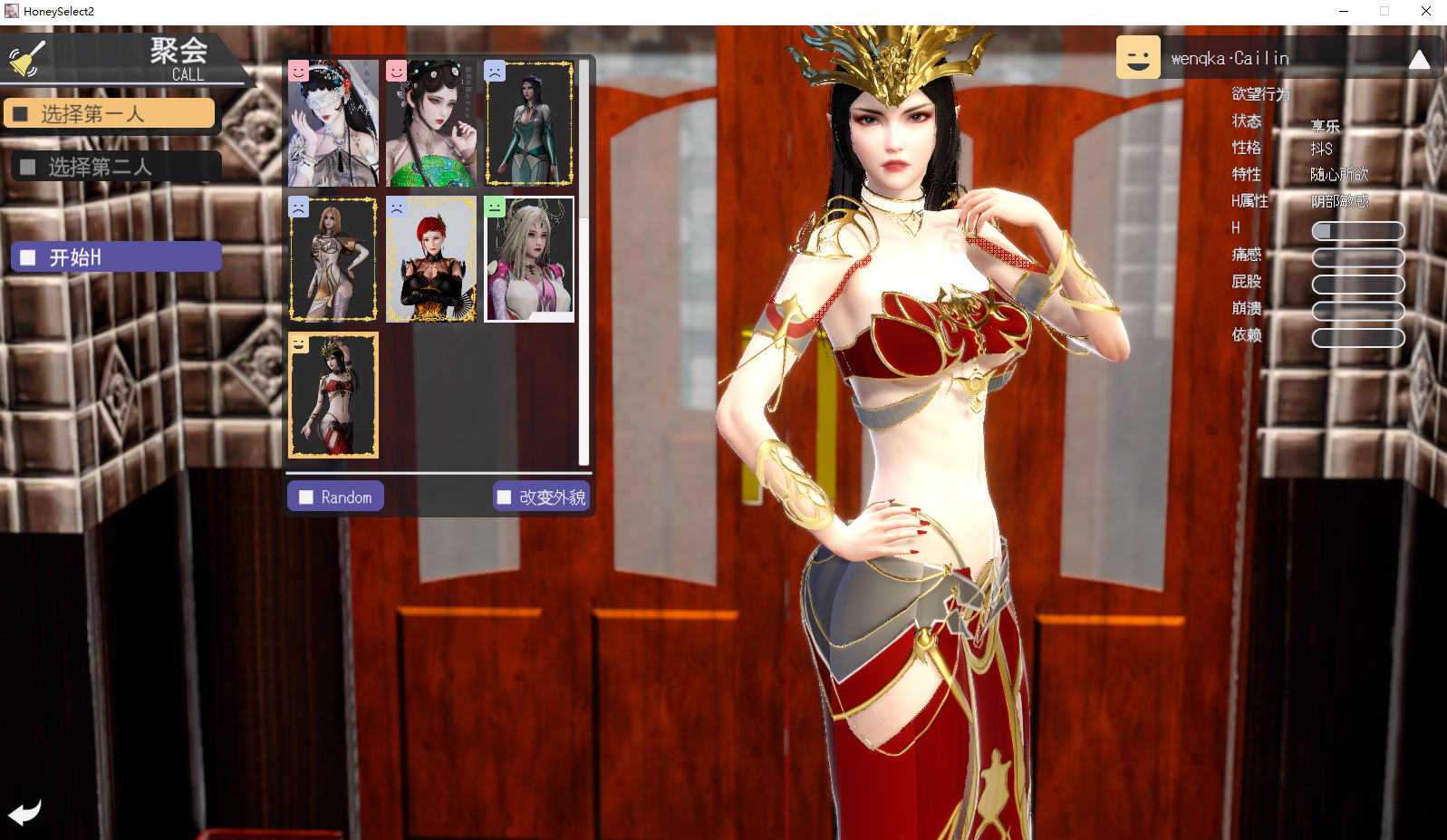Click the character list scrollbar
The height and width of the screenshot is (840, 1447).
(x=584, y=263)
